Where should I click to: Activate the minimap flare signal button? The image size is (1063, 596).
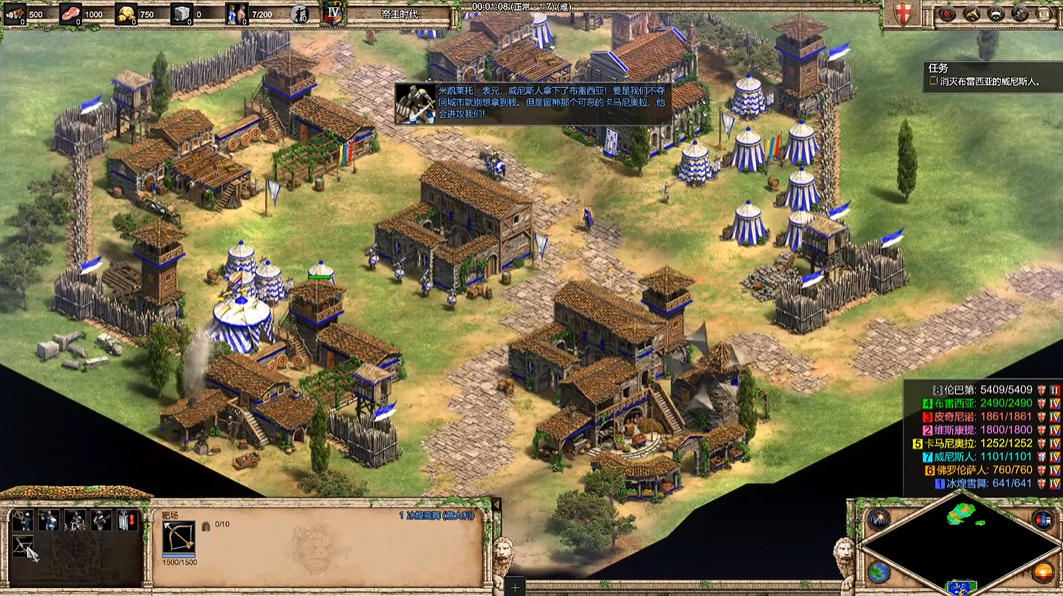pyautogui.click(x=879, y=519)
